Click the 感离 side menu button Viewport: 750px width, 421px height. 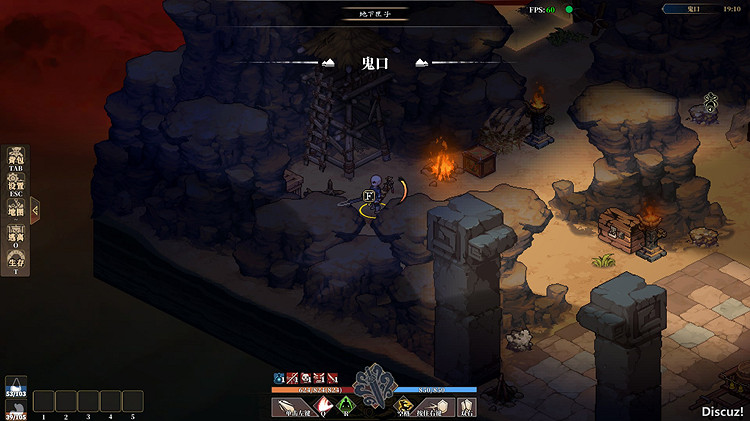[x=16, y=237]
